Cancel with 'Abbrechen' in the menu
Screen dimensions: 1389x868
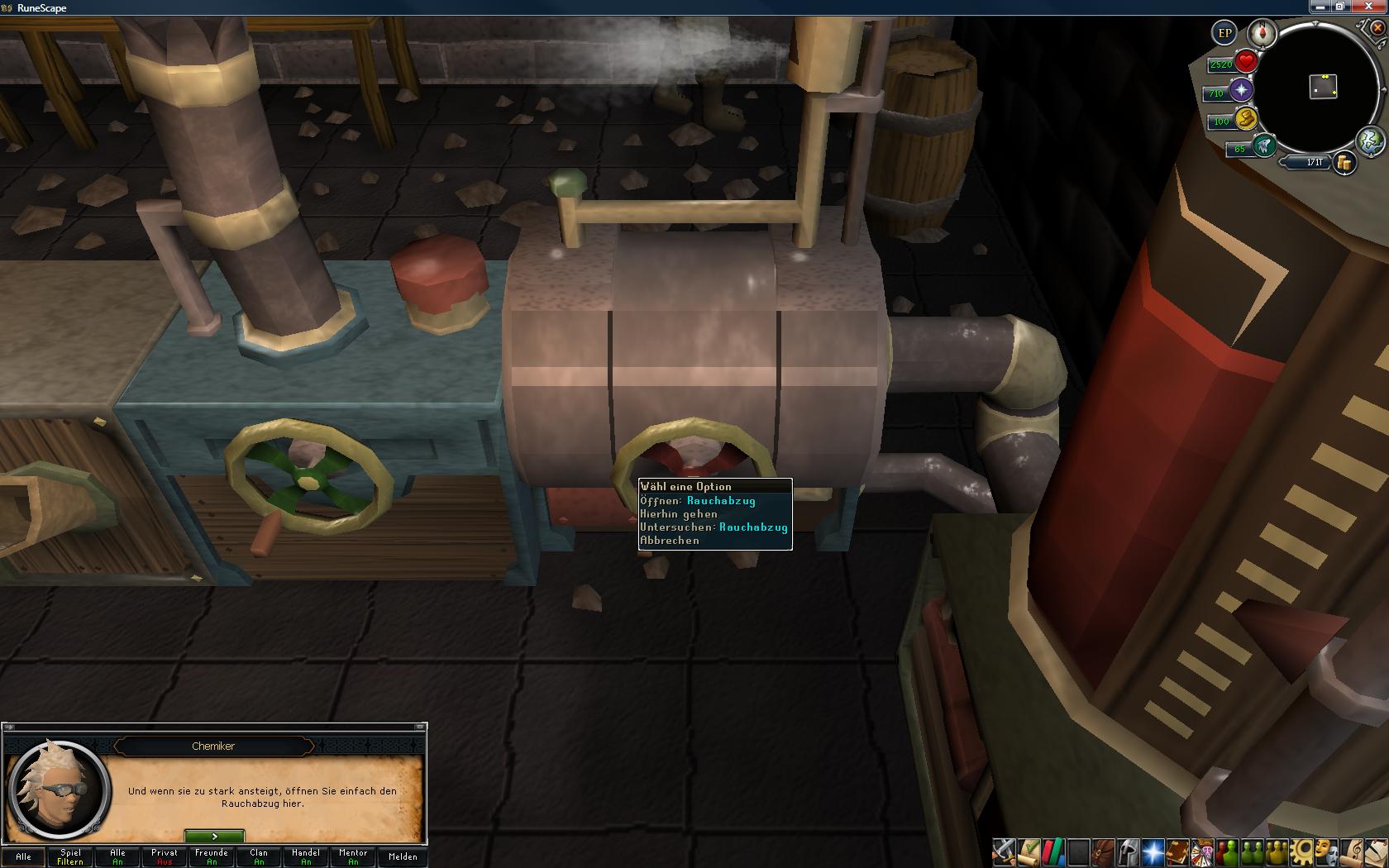pos(671,541)
